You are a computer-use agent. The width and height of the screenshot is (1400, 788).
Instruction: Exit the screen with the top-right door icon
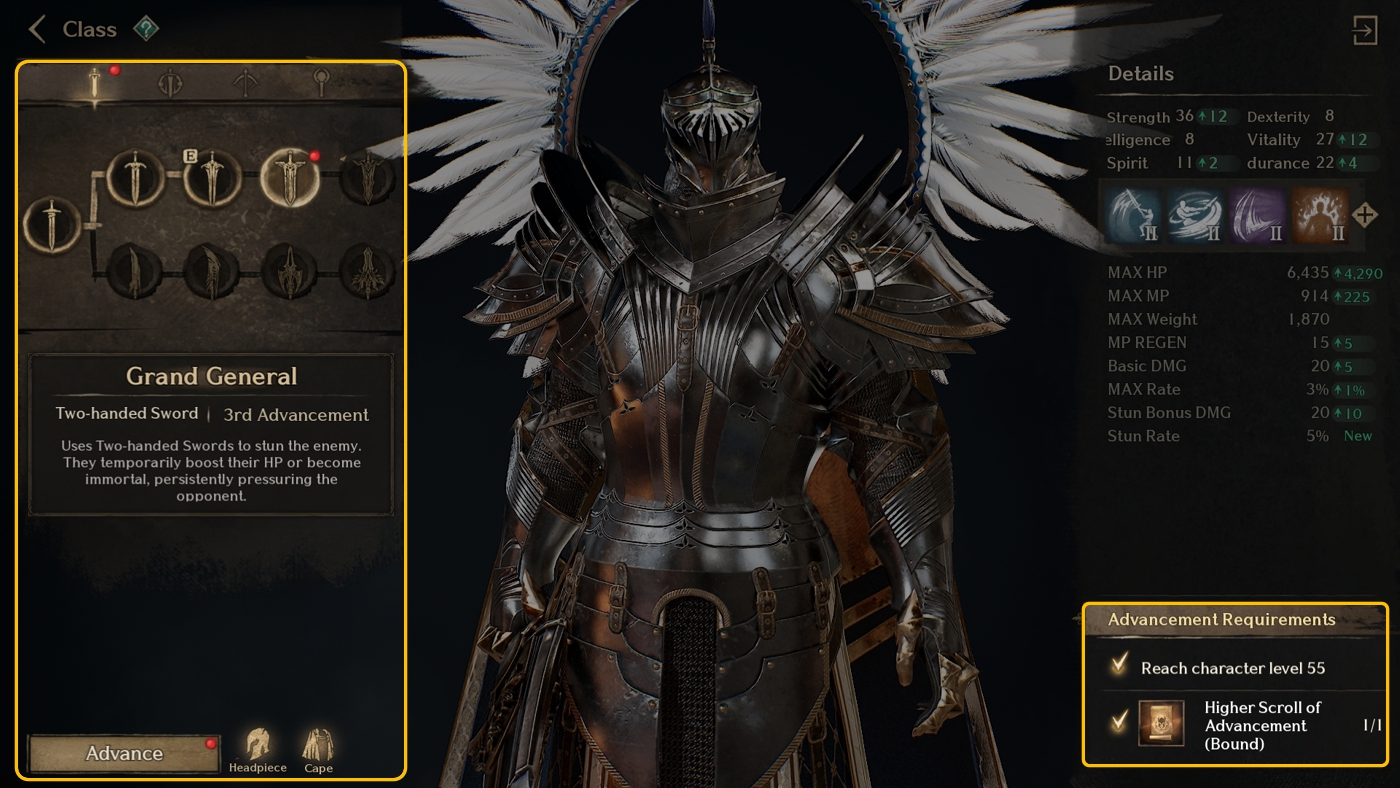click(x=1365, y=30)
